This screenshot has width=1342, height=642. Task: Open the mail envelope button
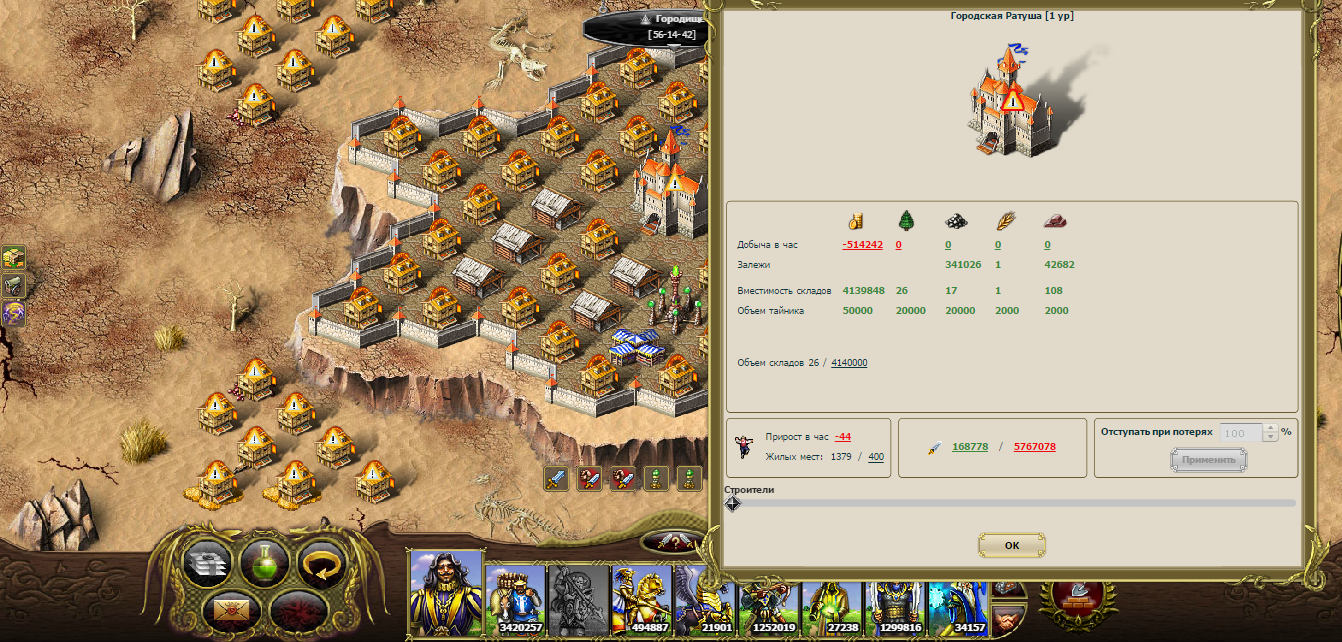coord(231,607)
